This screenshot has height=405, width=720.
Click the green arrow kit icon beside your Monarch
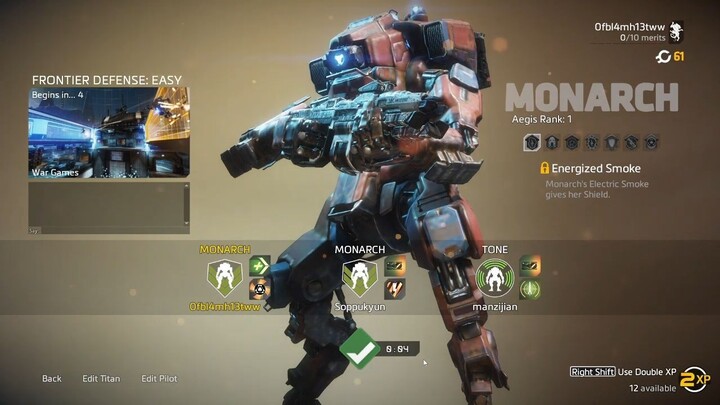259,266
